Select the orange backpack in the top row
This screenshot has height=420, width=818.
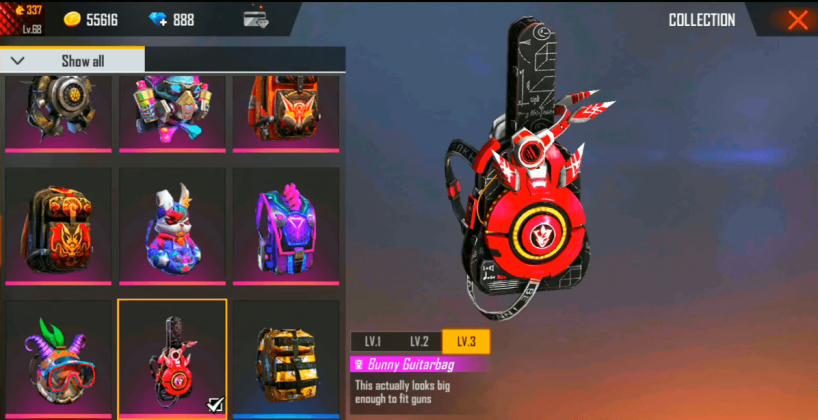[x=286, y=108]
